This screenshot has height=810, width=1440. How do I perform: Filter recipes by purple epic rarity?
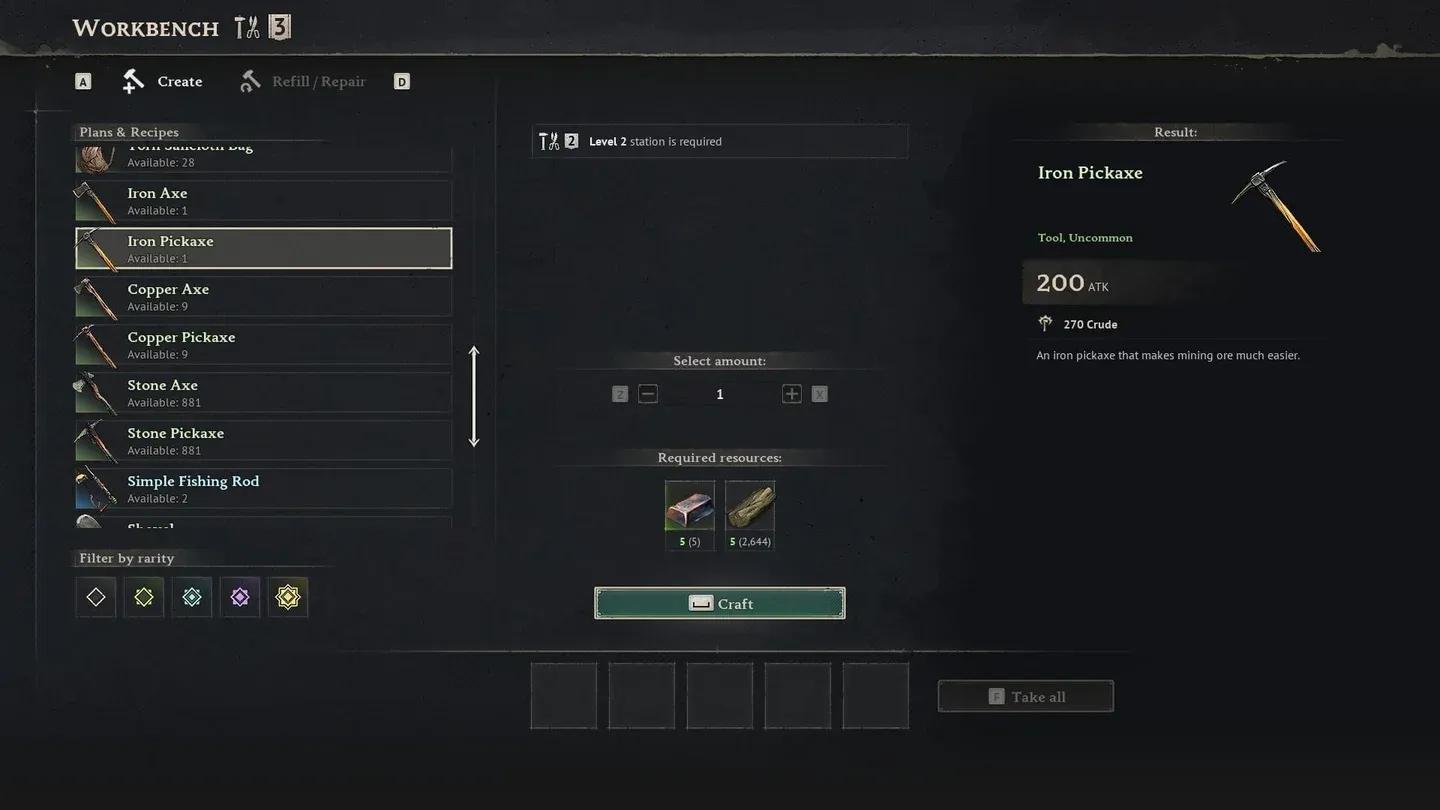[240, 597]
